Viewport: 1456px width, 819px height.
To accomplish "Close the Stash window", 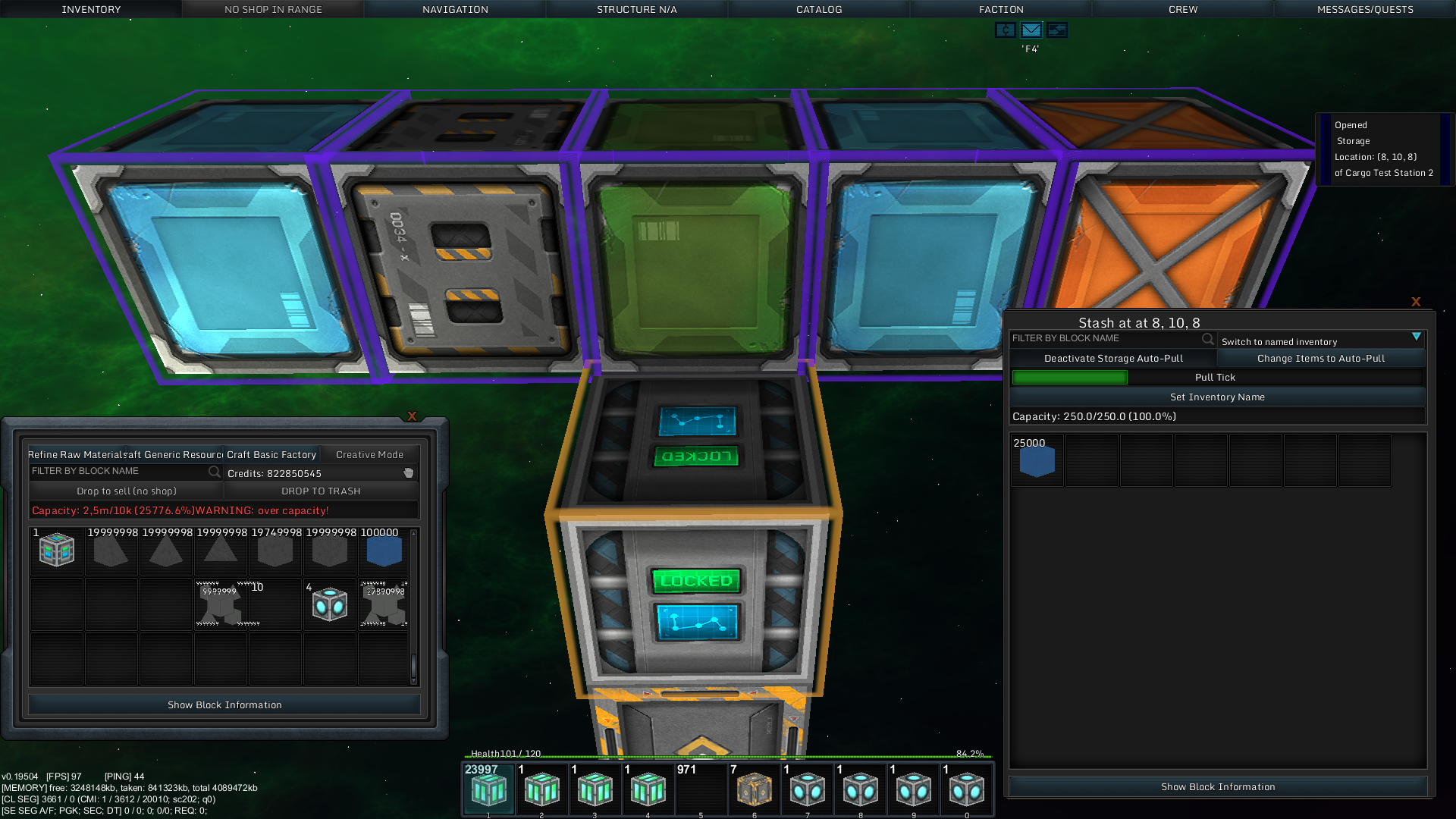I will [x=1416, y=302].
